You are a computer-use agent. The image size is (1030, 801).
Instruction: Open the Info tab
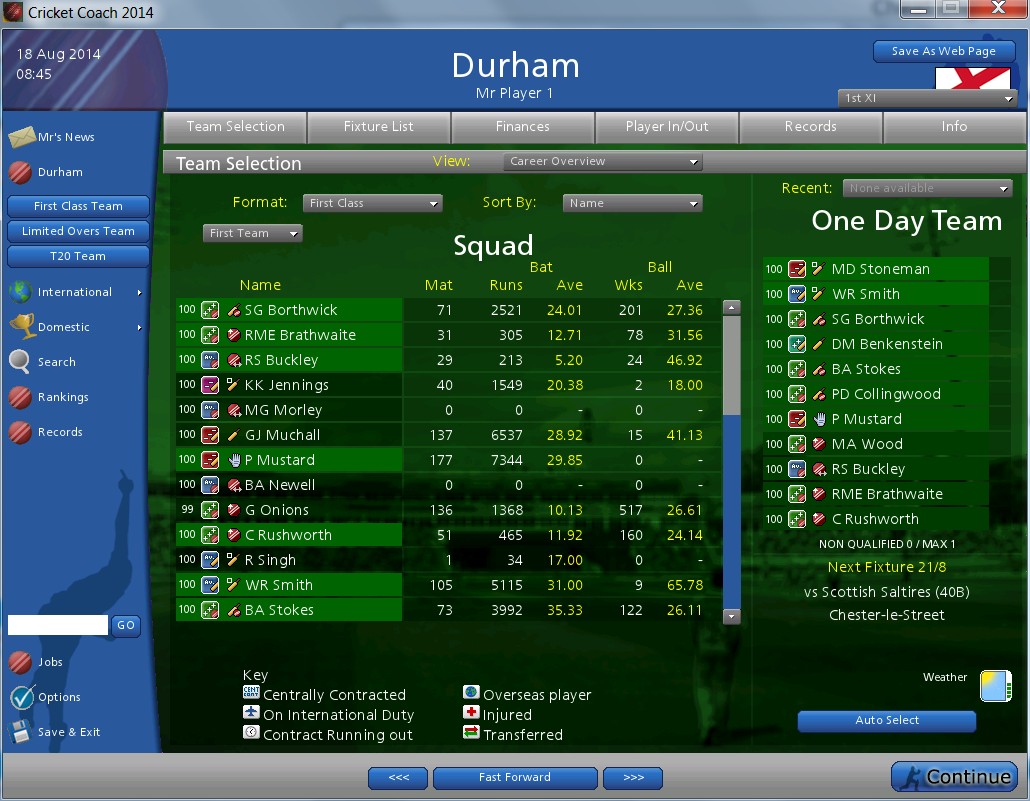pos(954,127)
